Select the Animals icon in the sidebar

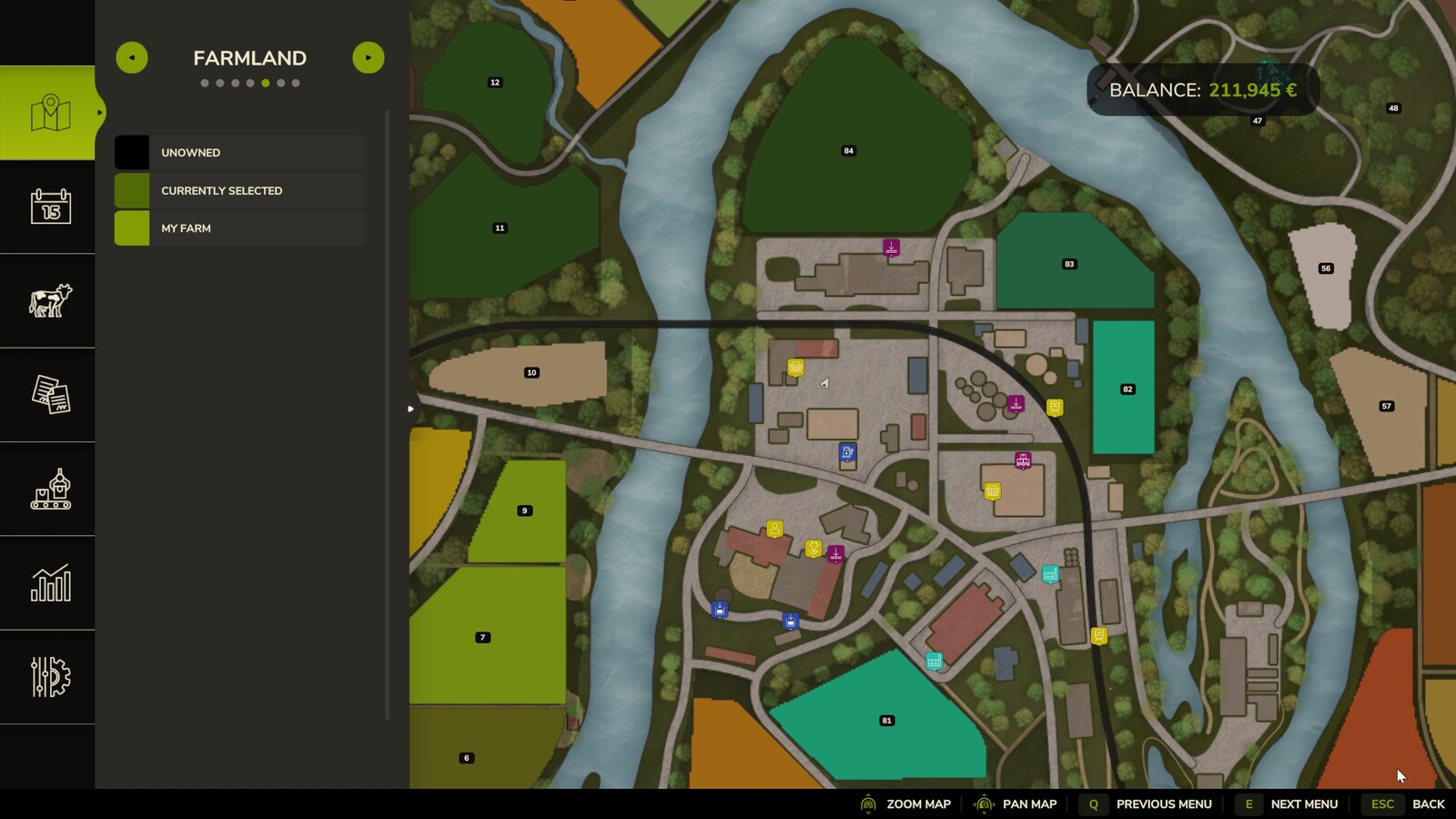coord(50,300)
